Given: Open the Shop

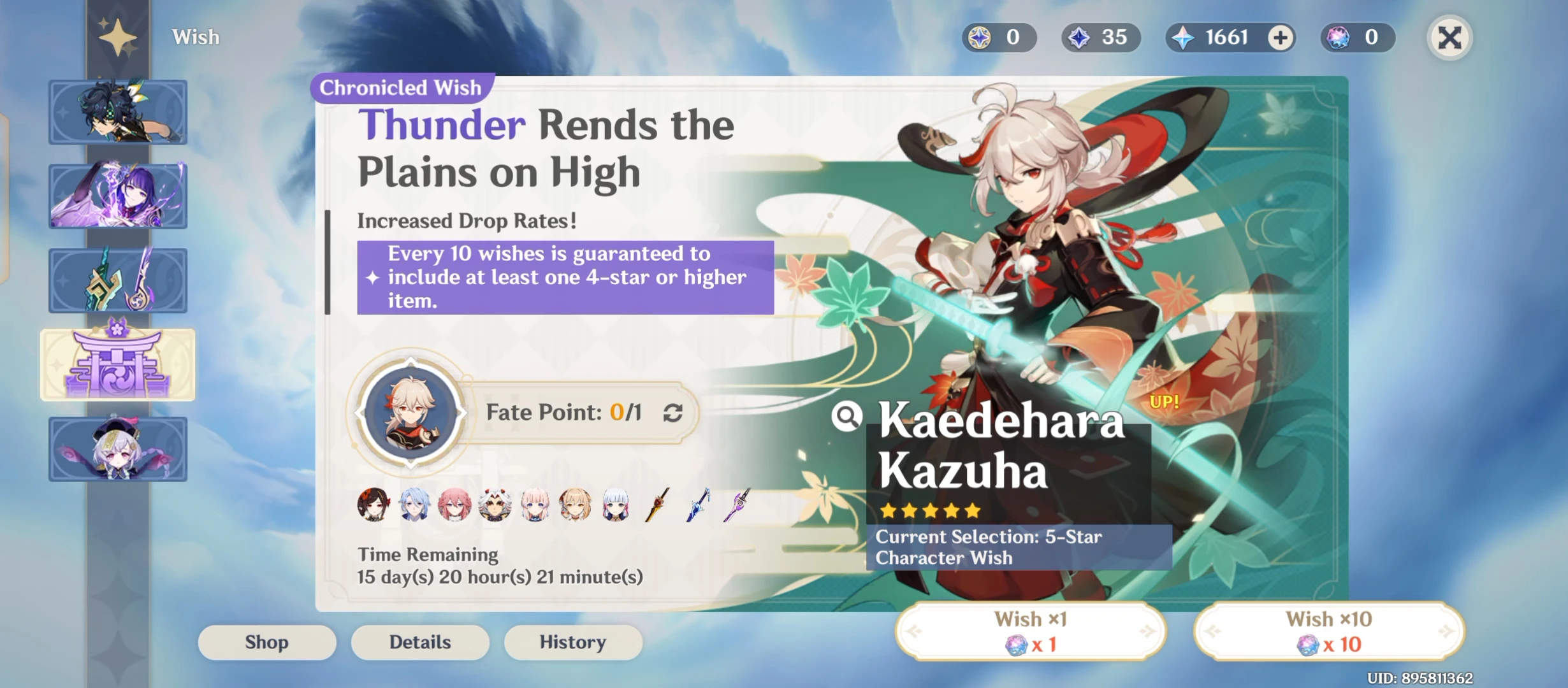Looking at the screenshot, I should click(x=266, y=641).
